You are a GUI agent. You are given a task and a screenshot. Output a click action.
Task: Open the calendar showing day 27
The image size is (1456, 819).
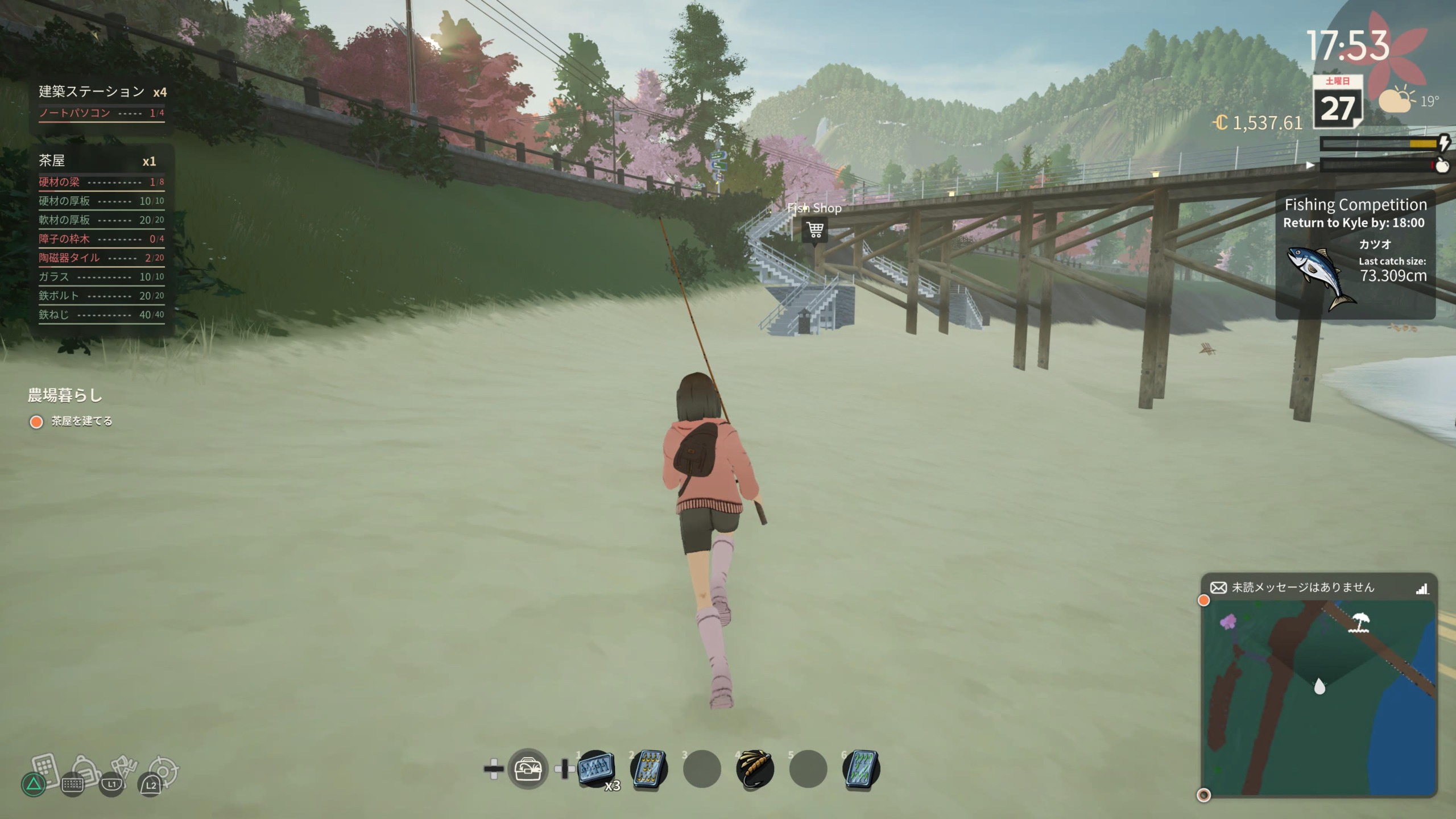click(x=1337, y=102)
